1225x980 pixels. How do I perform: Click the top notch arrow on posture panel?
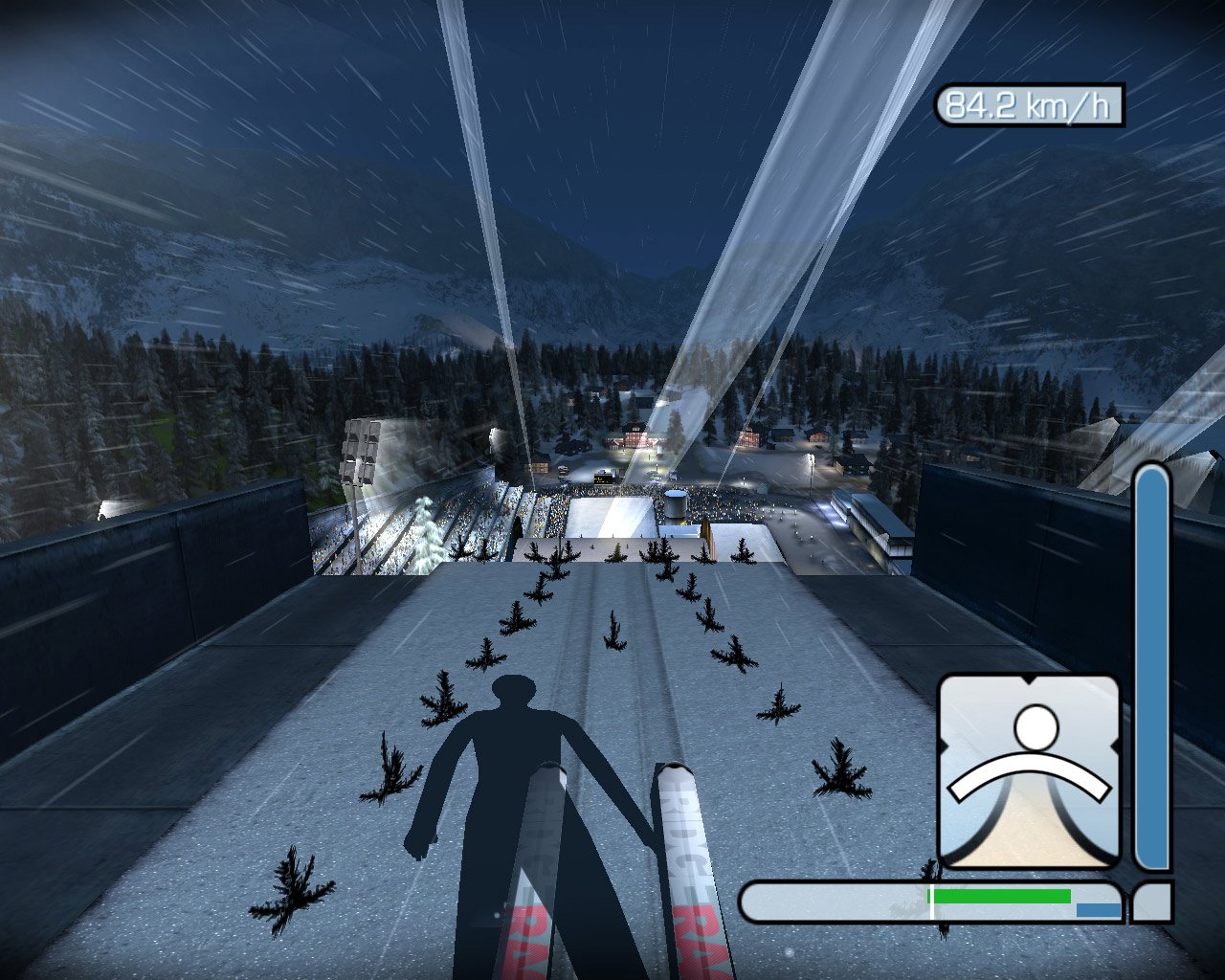point(1028,679)
